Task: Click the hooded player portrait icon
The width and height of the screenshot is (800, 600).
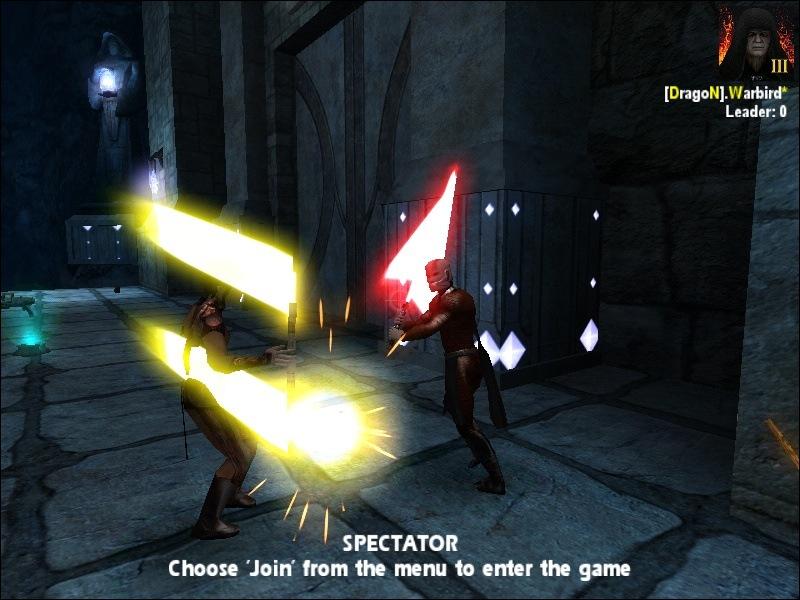Action: pos(755,42)
